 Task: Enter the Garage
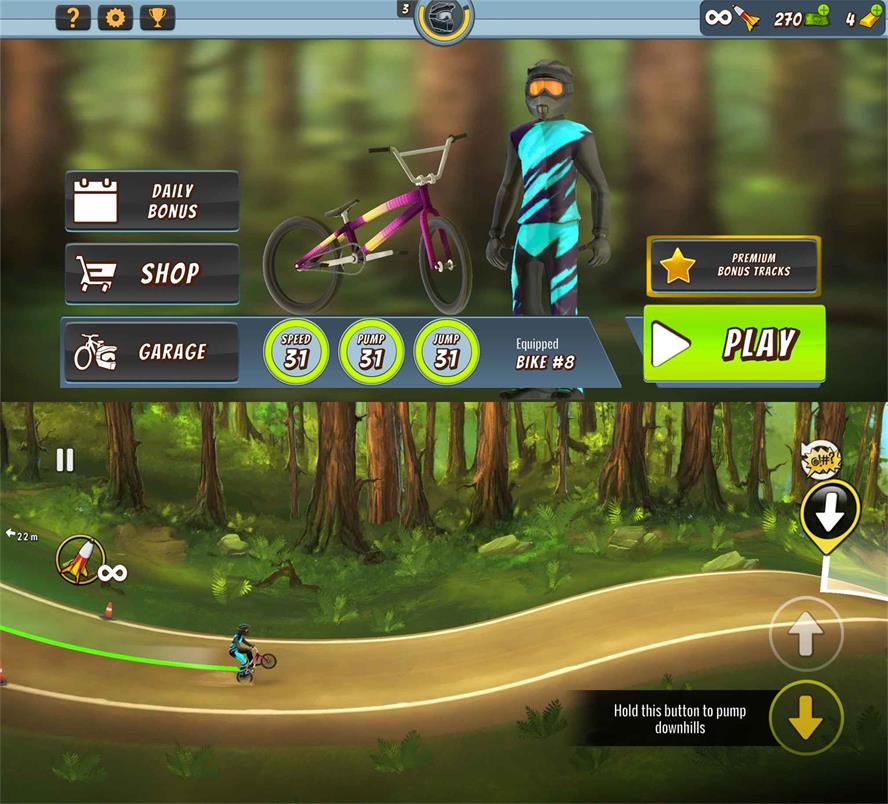151,352
